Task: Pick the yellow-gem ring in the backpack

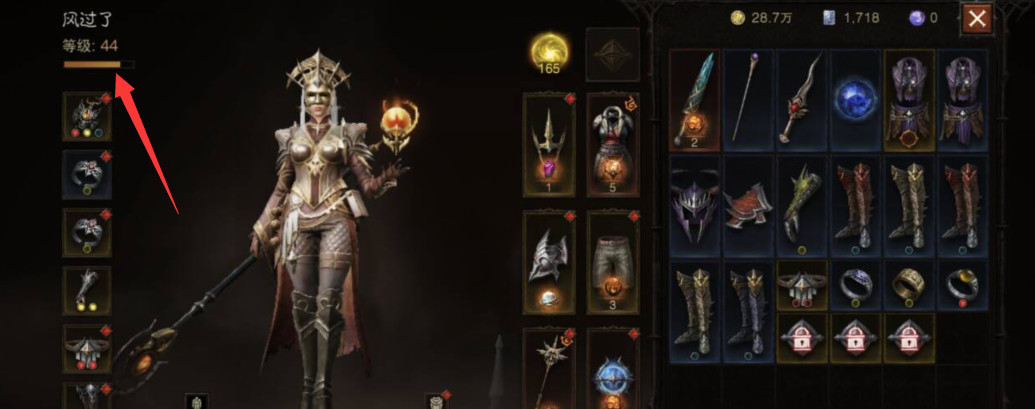Action: [964, 285]
